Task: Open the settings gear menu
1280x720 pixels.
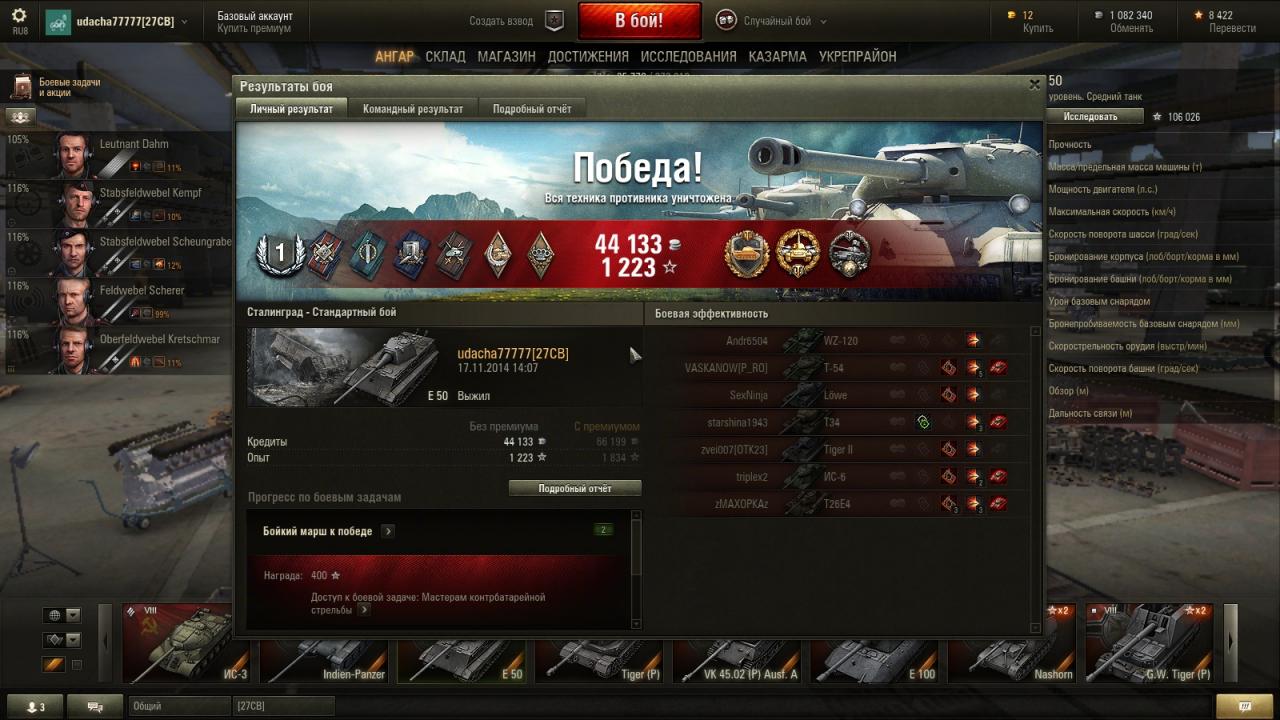Action: pos(19,17)
